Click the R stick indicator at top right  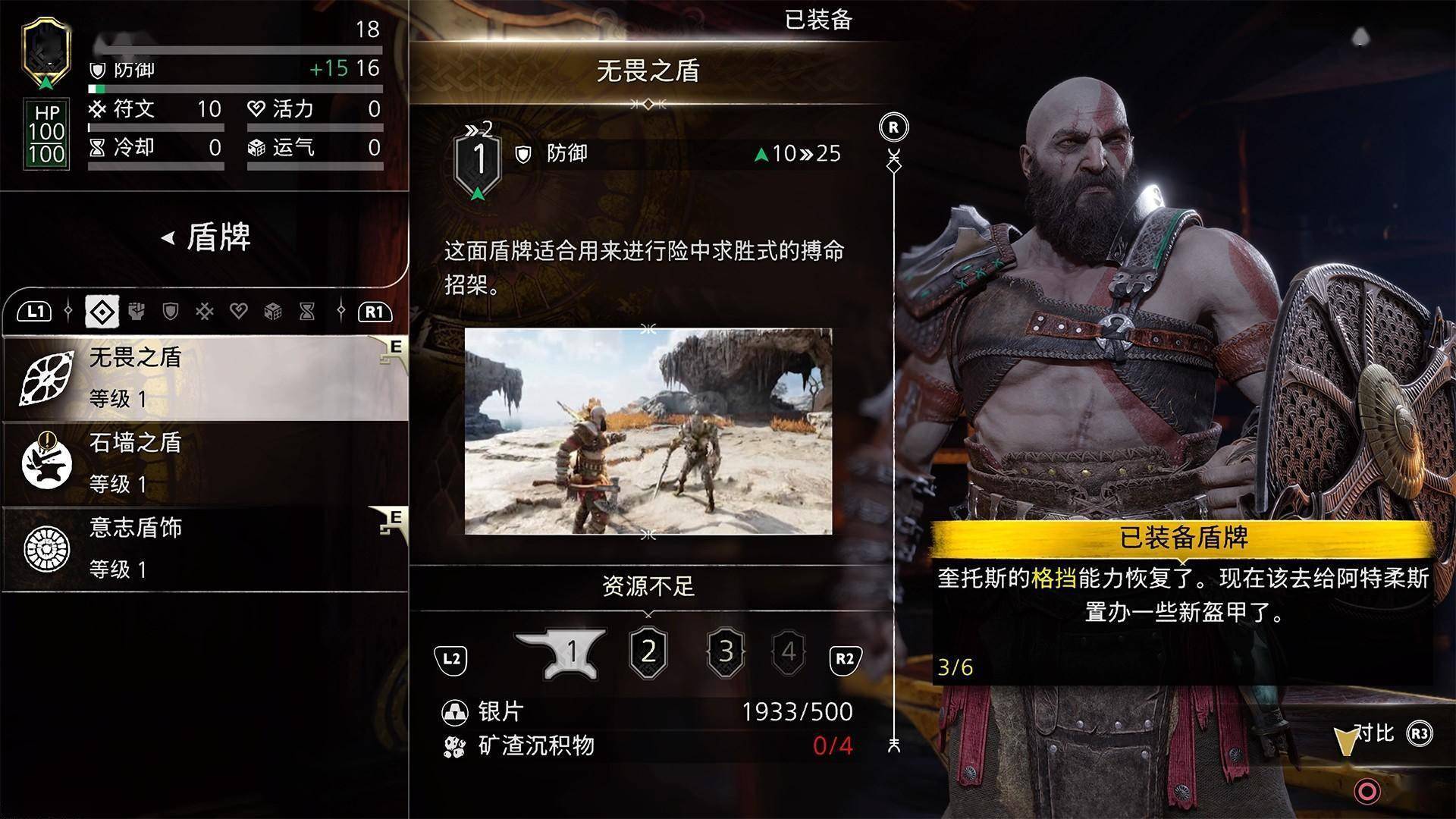[893, 127]
